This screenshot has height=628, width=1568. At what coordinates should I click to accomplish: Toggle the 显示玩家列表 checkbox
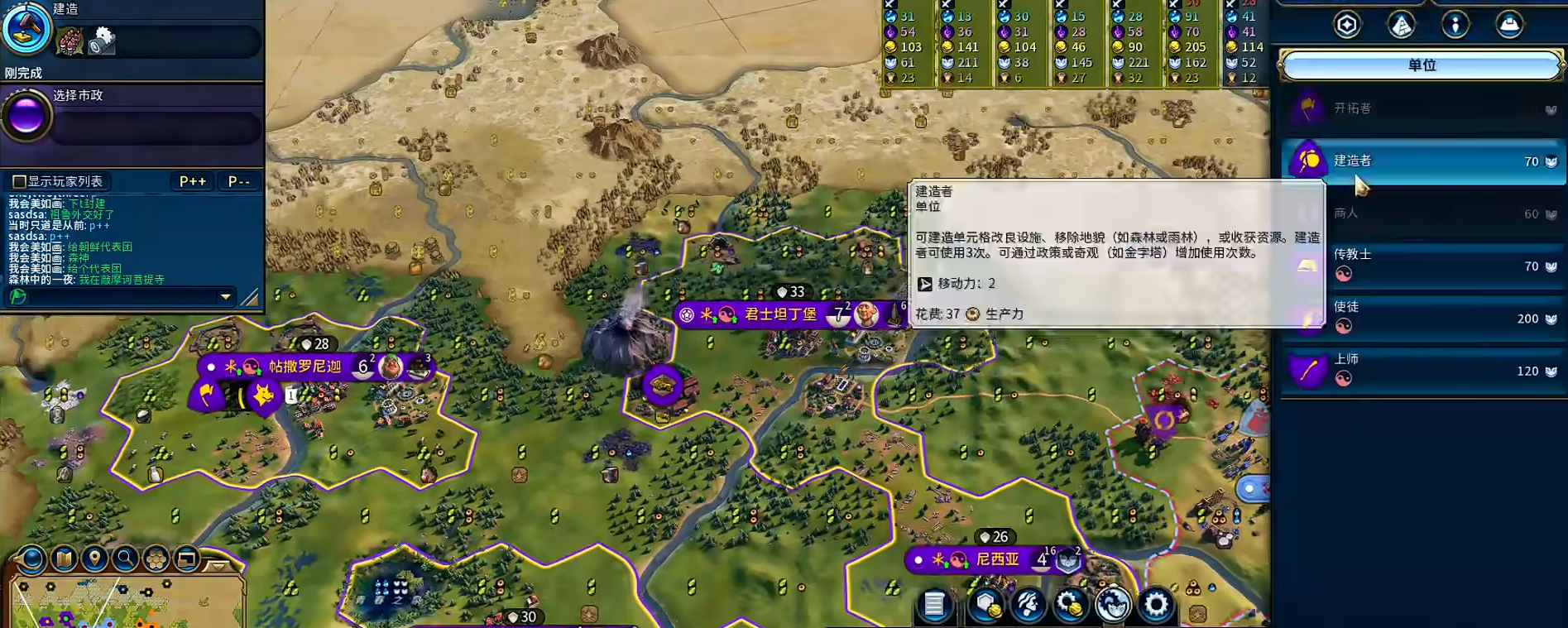pos(19,181)
